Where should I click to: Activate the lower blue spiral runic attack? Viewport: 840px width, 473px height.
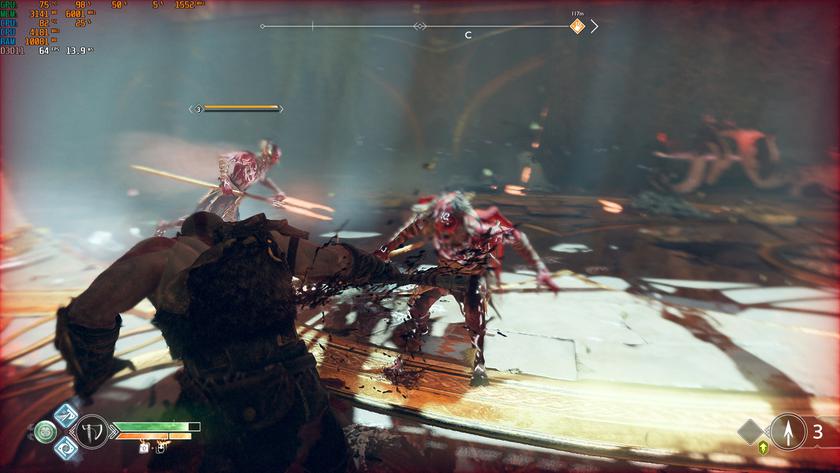click(x=66, y=448)
